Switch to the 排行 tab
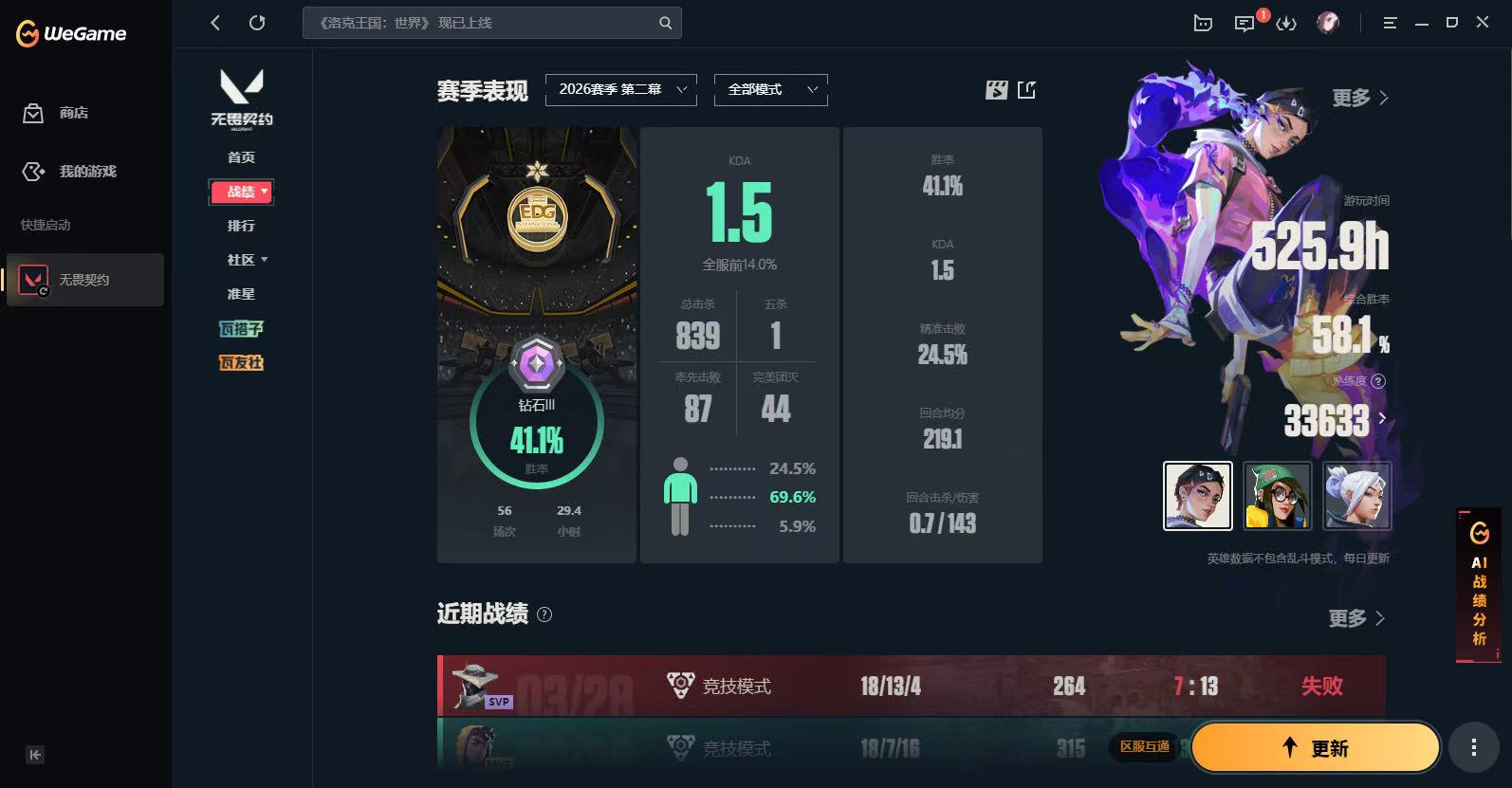The width and height of the screenshot is (1512, 788). click(241, 226)
